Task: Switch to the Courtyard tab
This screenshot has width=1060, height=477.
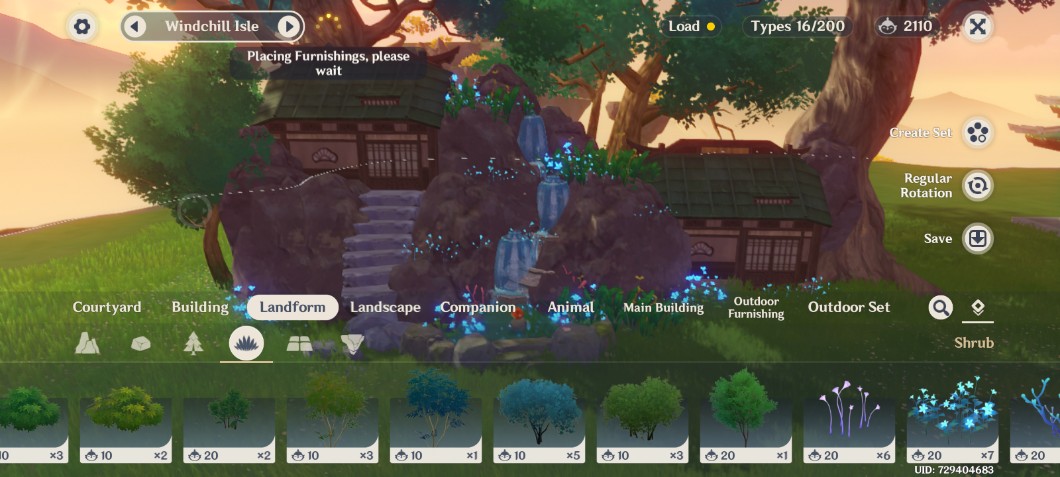Action: pyautogui.click(x=107, y=307)
